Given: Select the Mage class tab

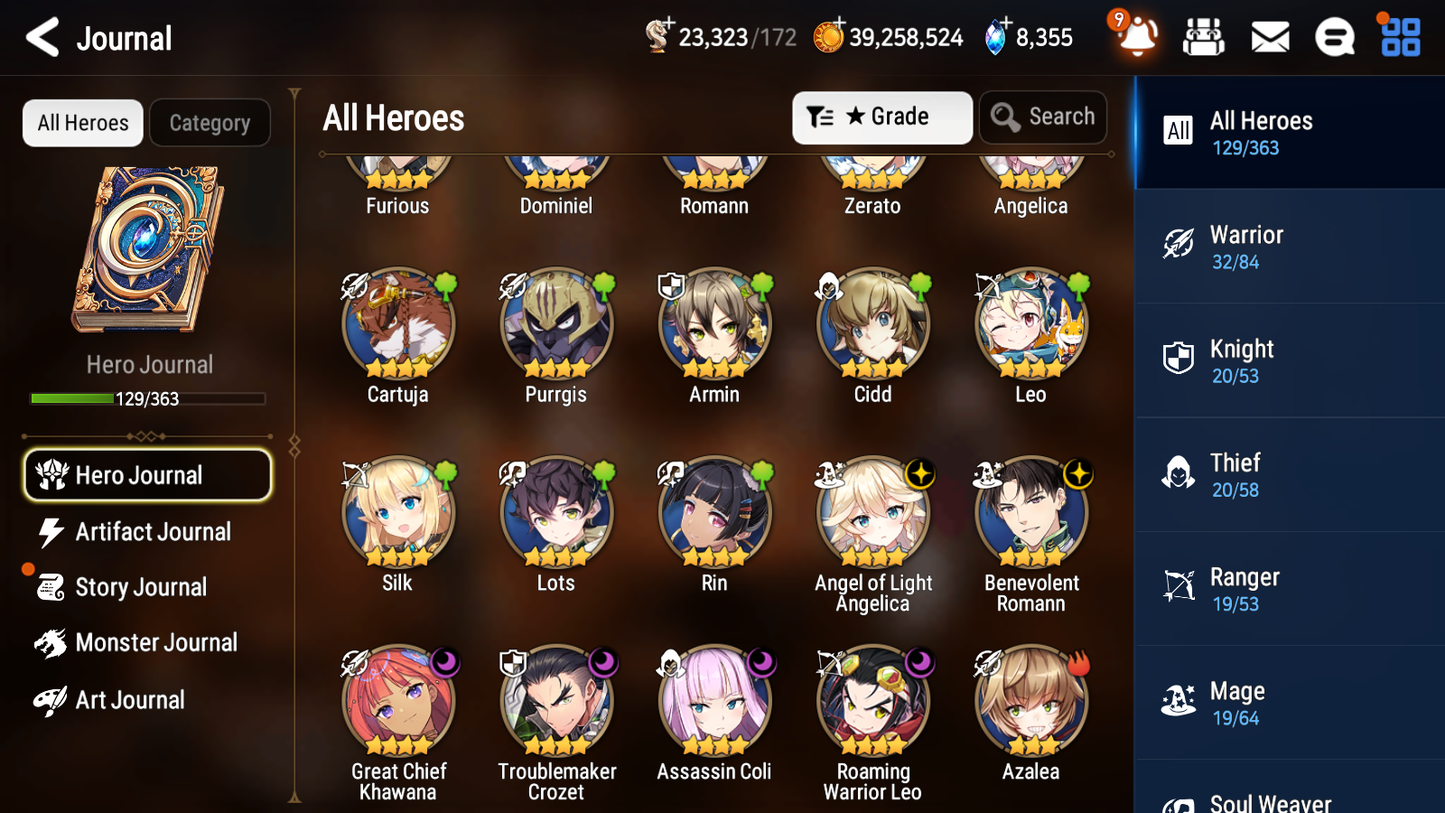Looking at the screenshot, I should coord(1289,701).
